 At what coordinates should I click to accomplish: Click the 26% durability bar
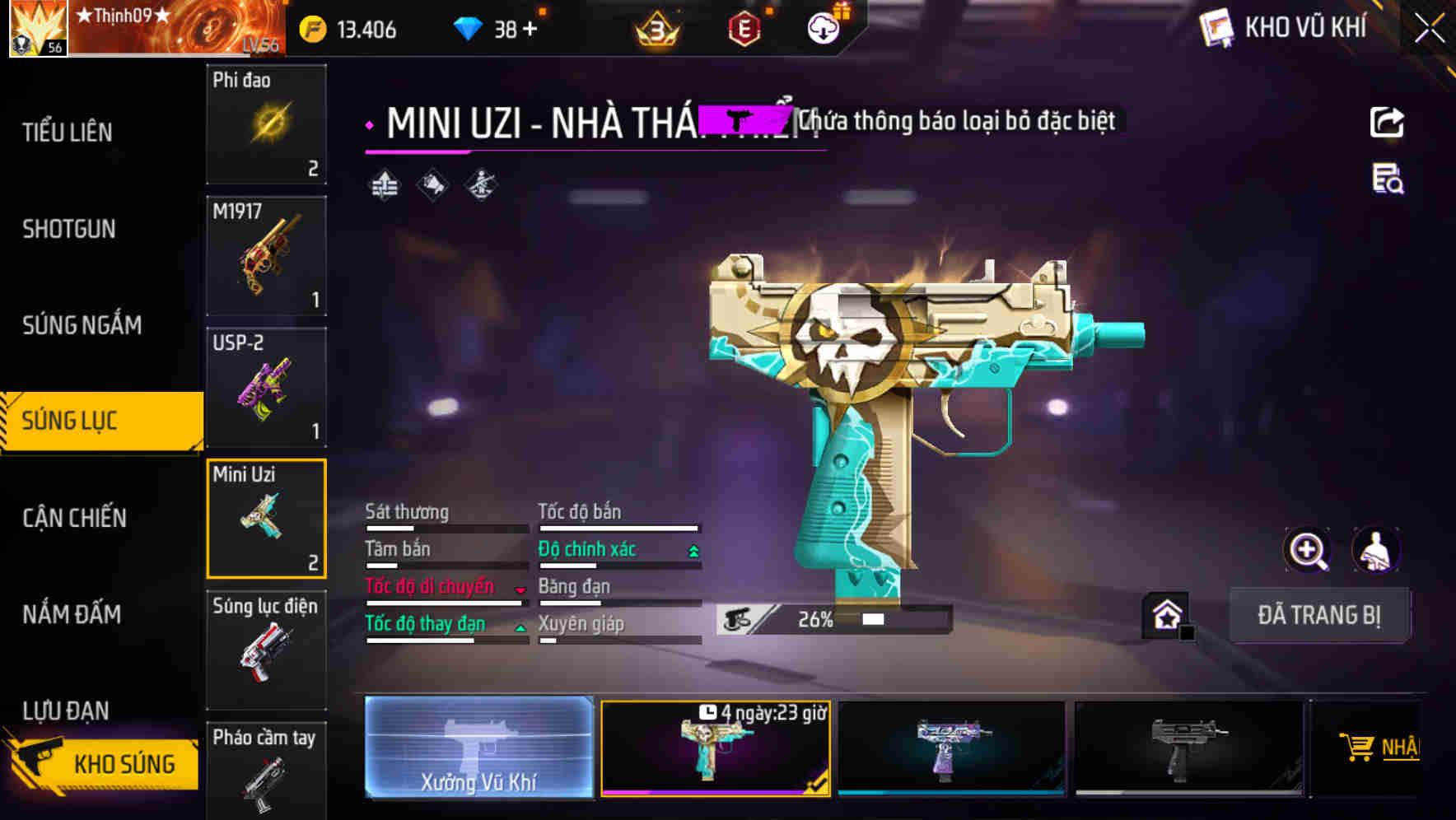point(824,620)
